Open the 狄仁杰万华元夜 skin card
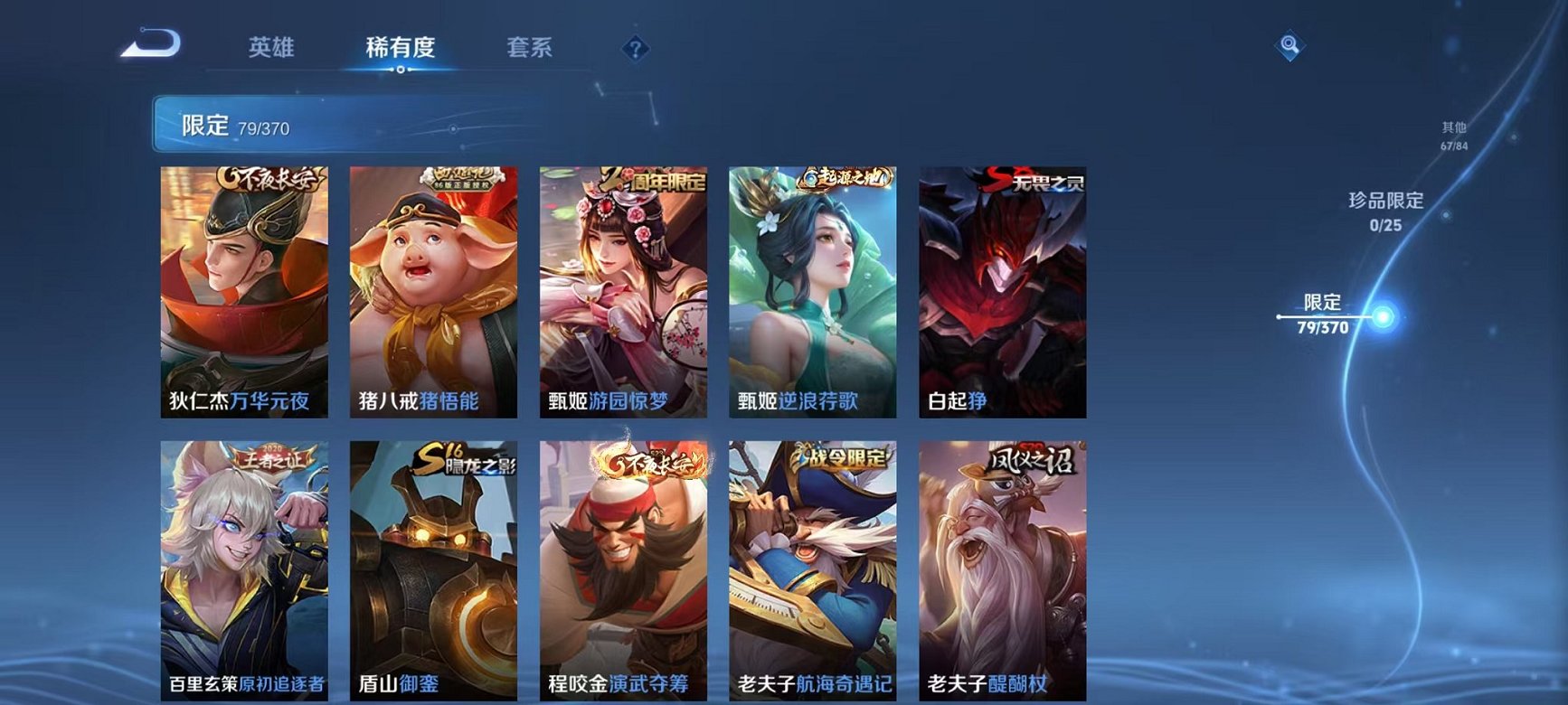 tap(246, 289)
